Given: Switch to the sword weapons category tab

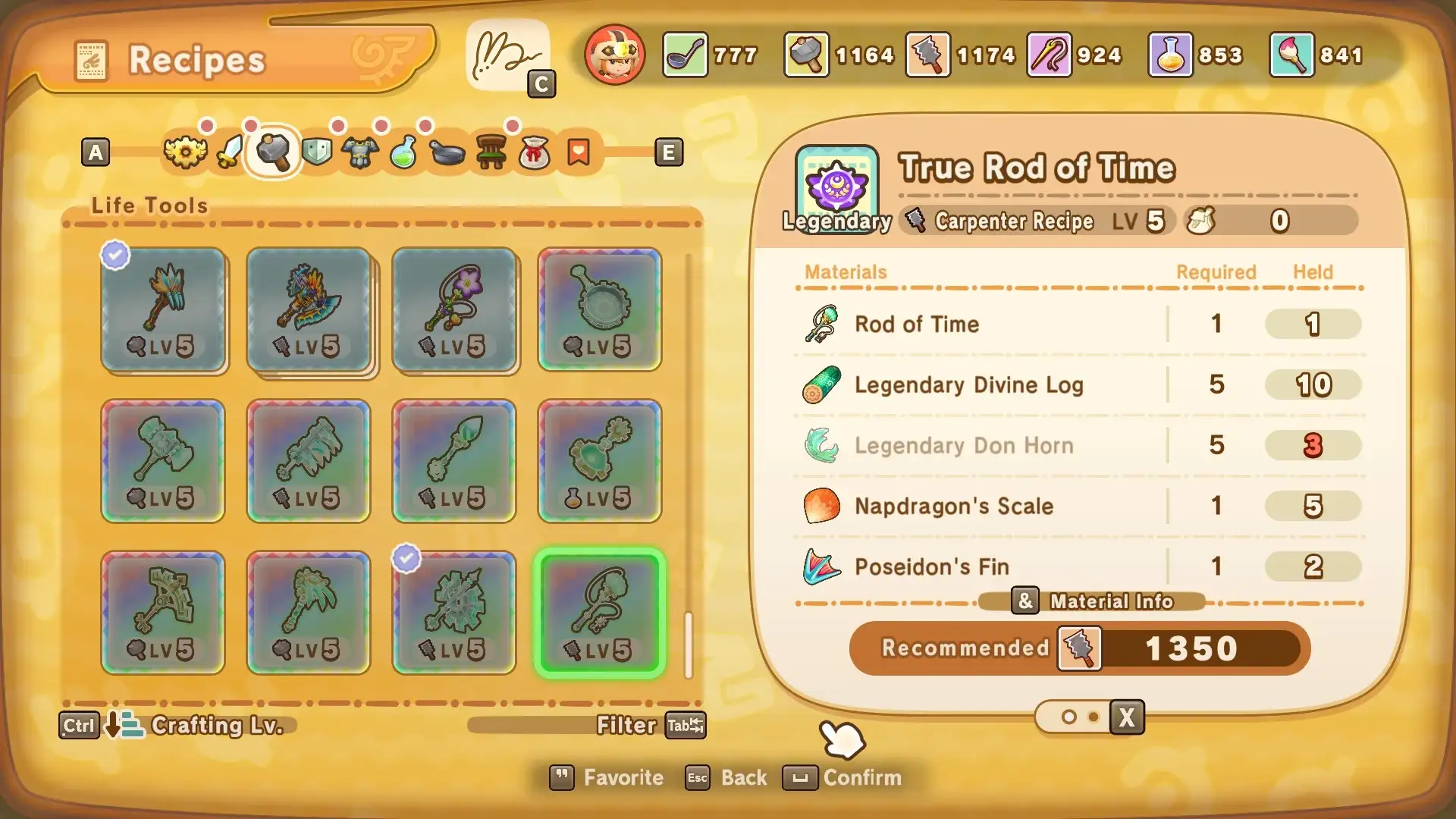Looking at the screenshot, I should click(x=230, y=152).
